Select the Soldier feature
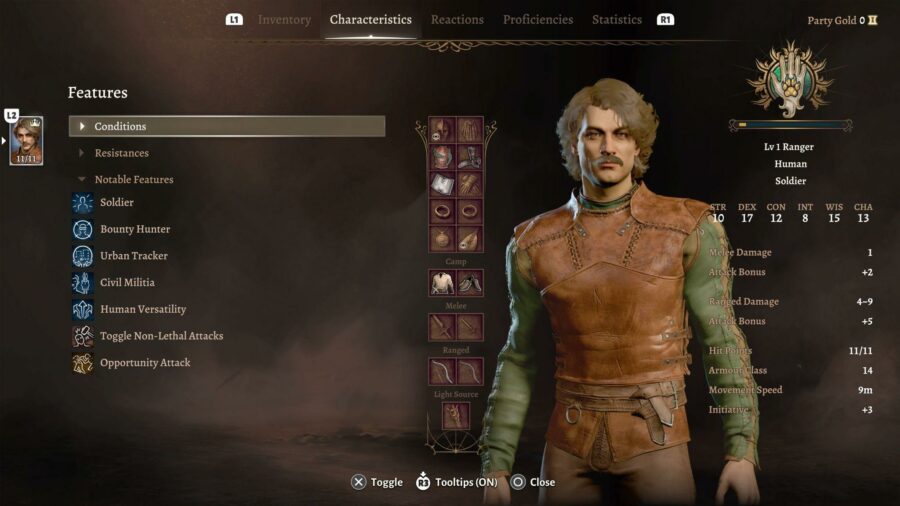 116,203
